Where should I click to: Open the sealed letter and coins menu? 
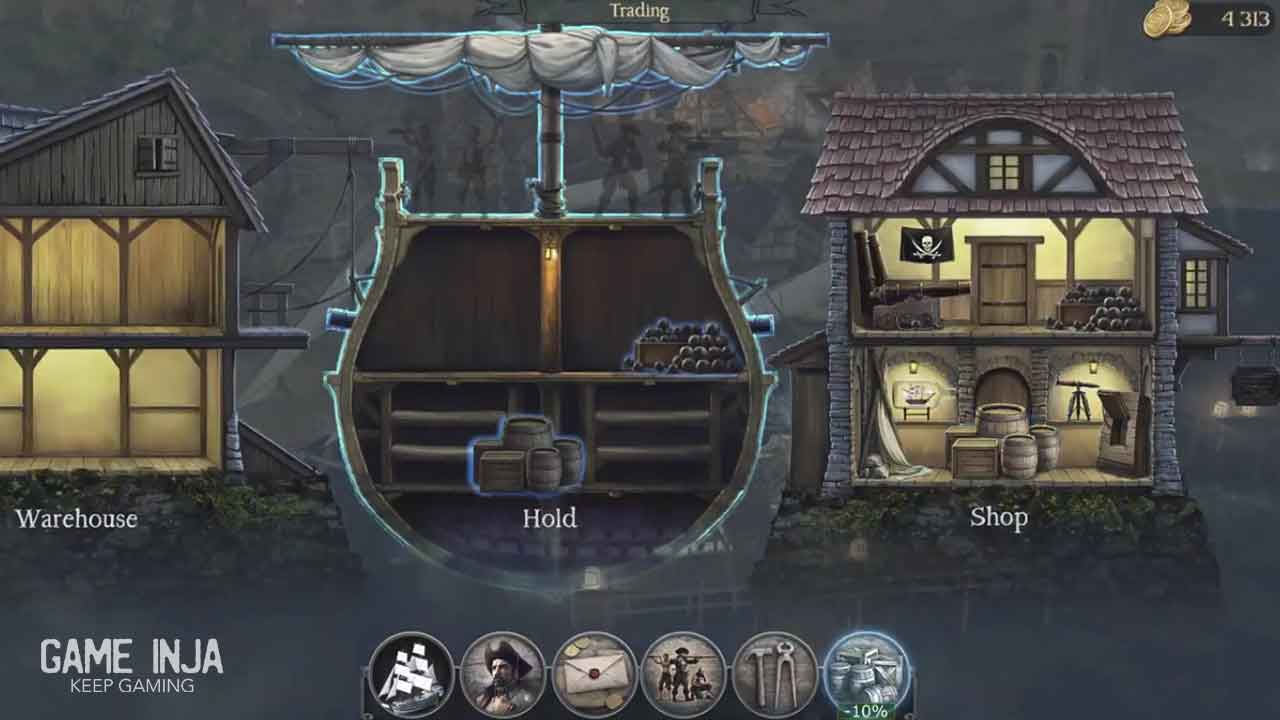coord(594,673)
